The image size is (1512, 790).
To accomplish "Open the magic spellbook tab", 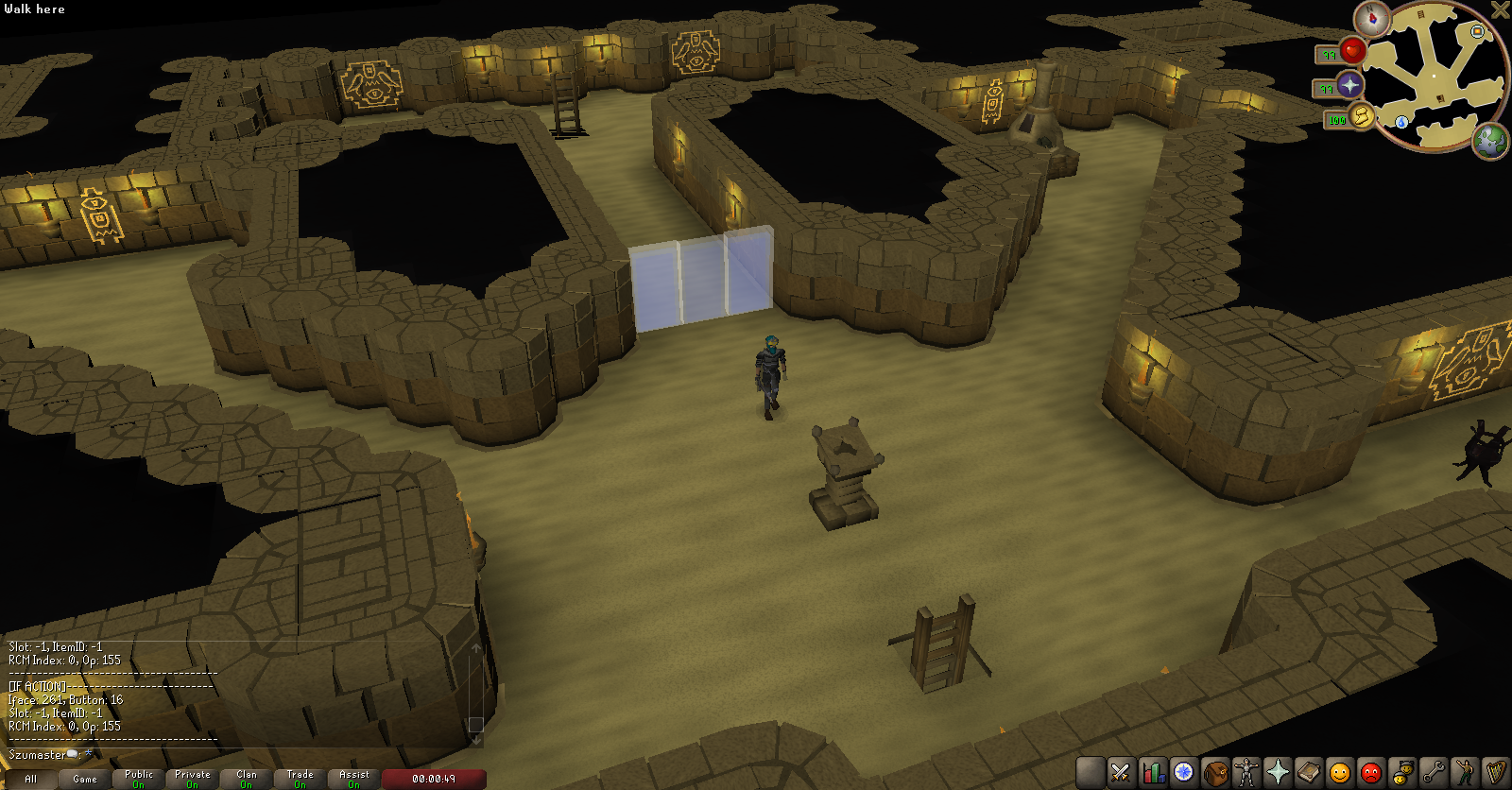I will coord(1308,772).
